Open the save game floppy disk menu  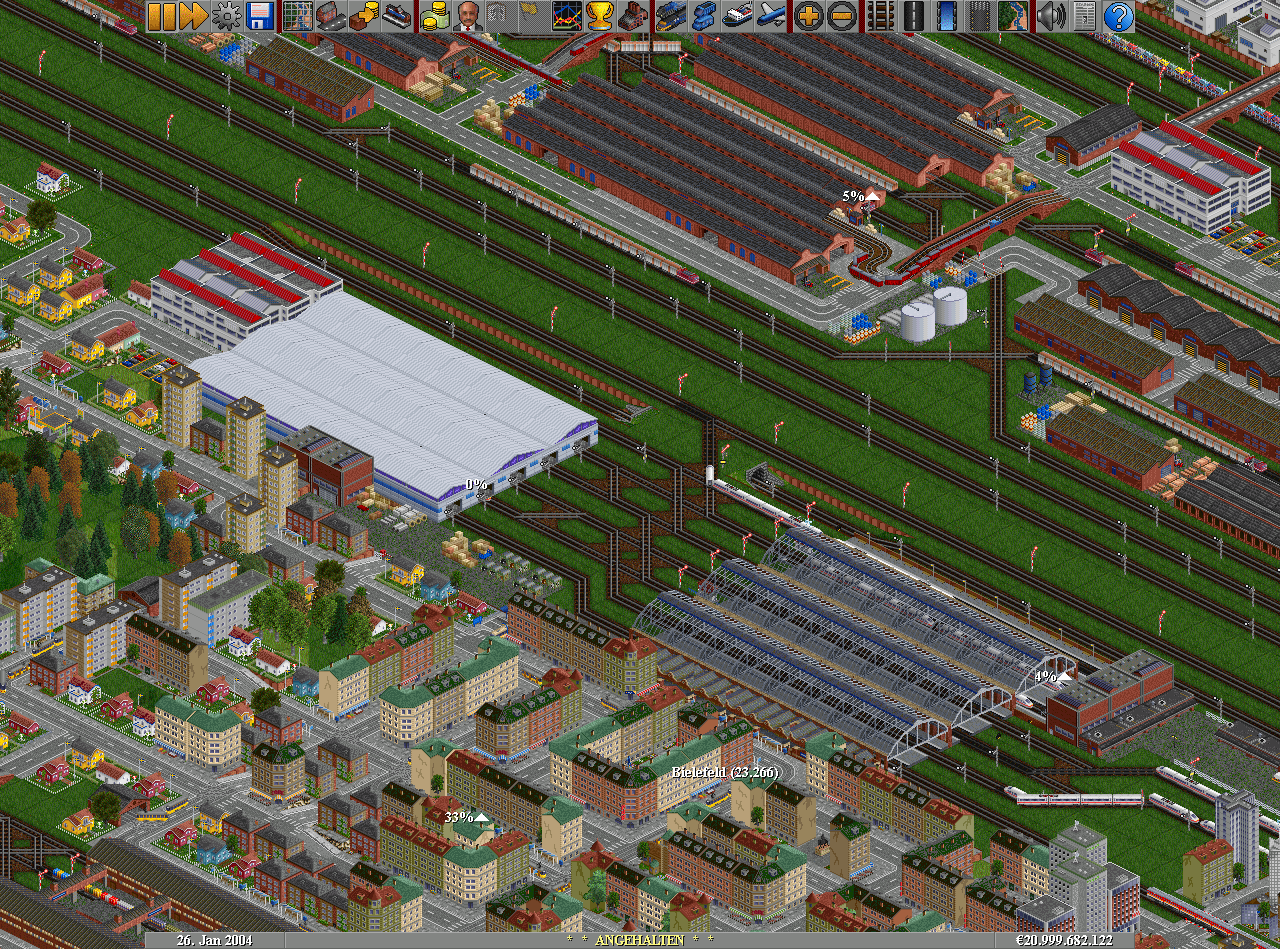260,15
